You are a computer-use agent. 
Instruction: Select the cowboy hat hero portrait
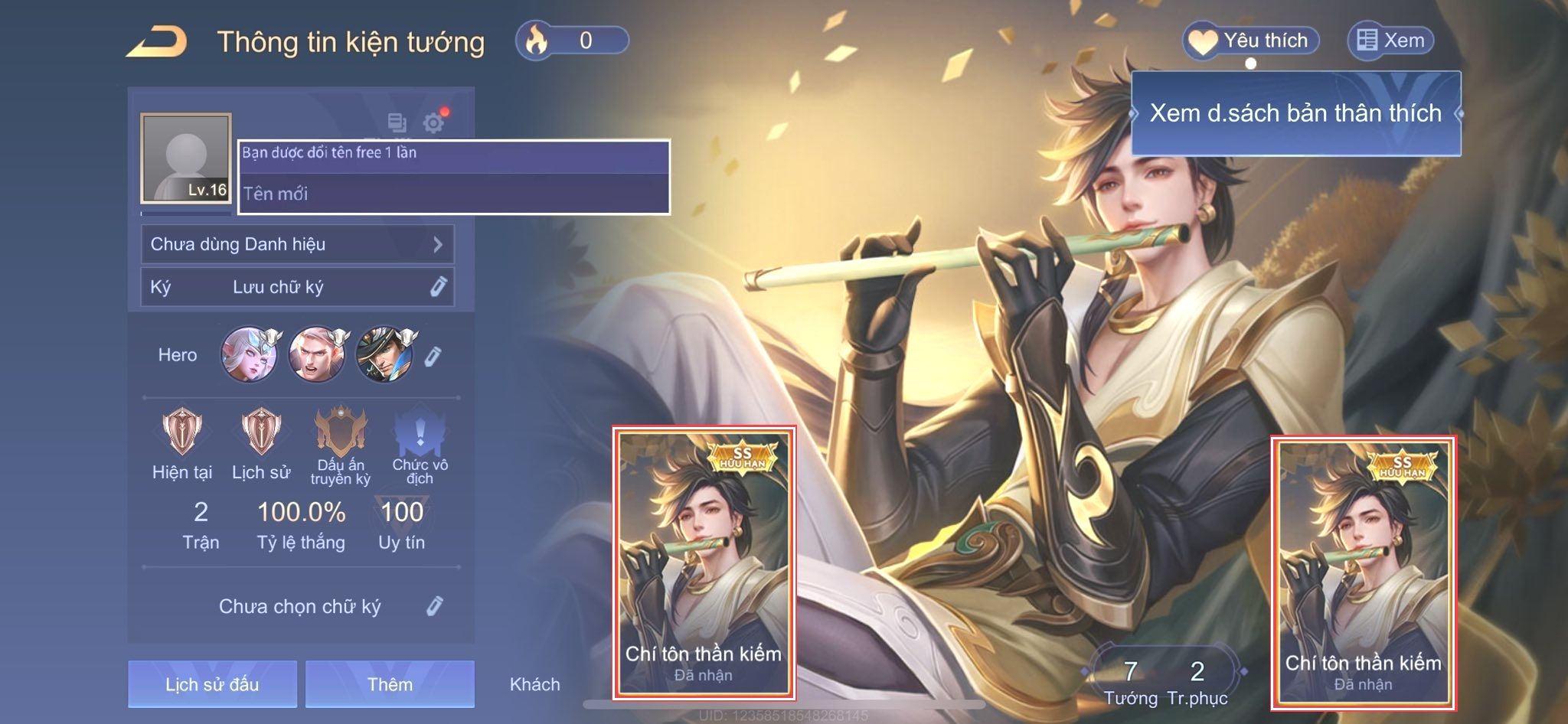(385, 354)
